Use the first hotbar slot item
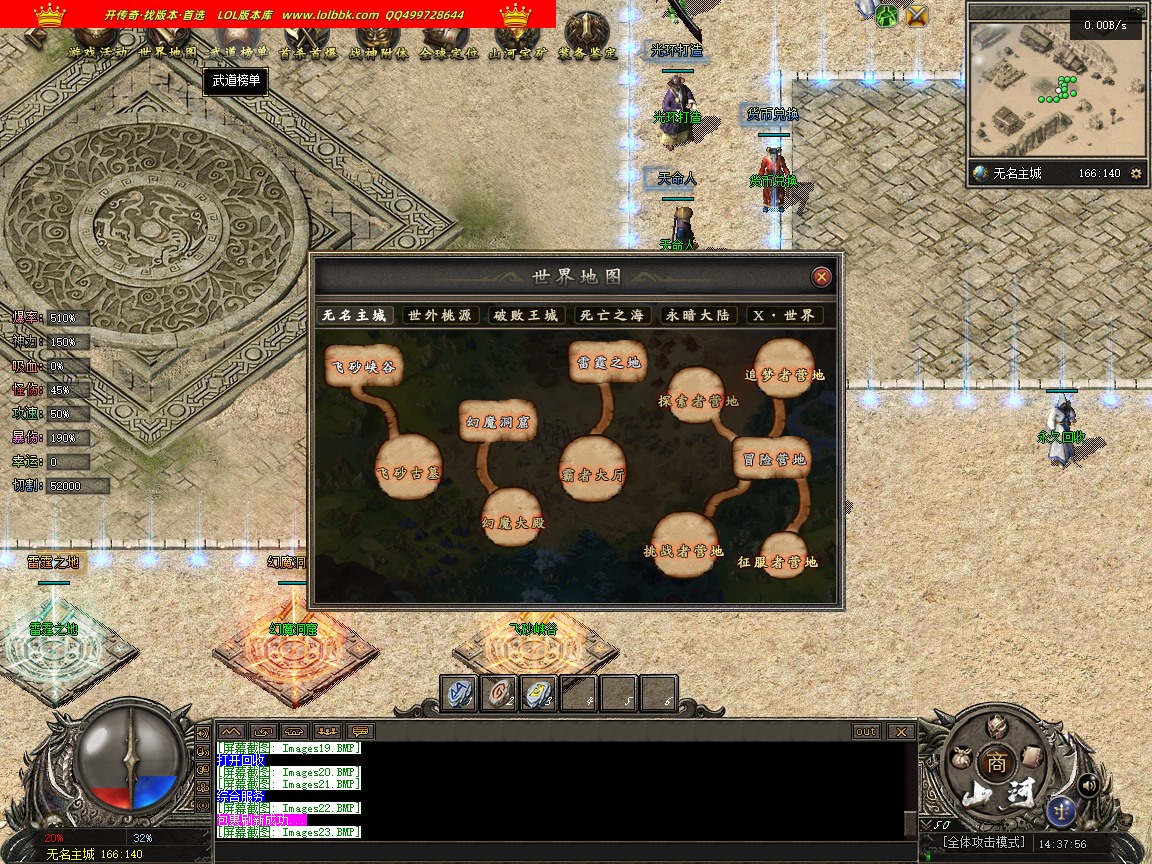The image size is (1152, 864). pos(460,694)
